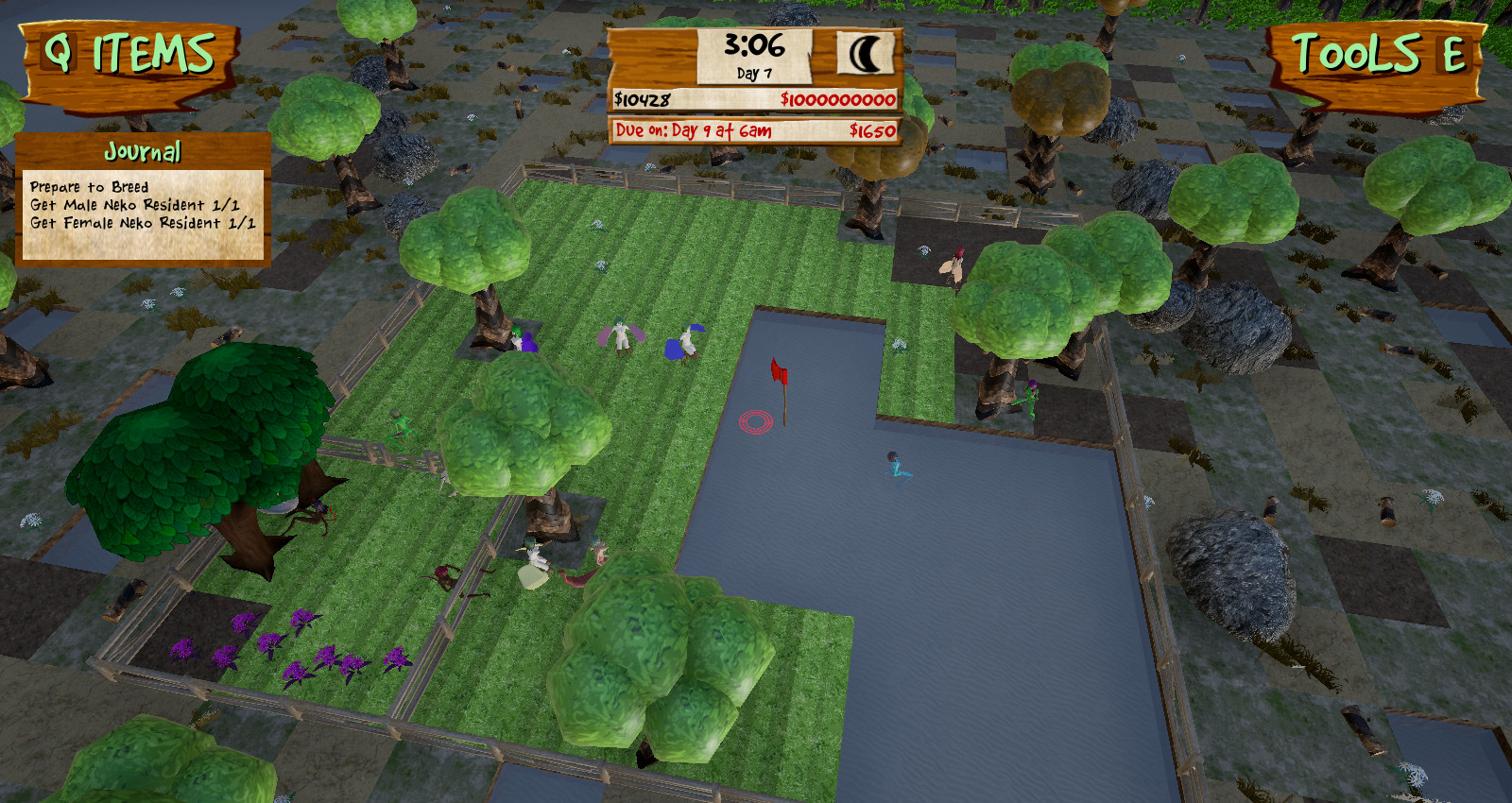Select the winged scarecrow in blue robes
This screenshot has width=1512, height=803.
click(x=686, y=345)
